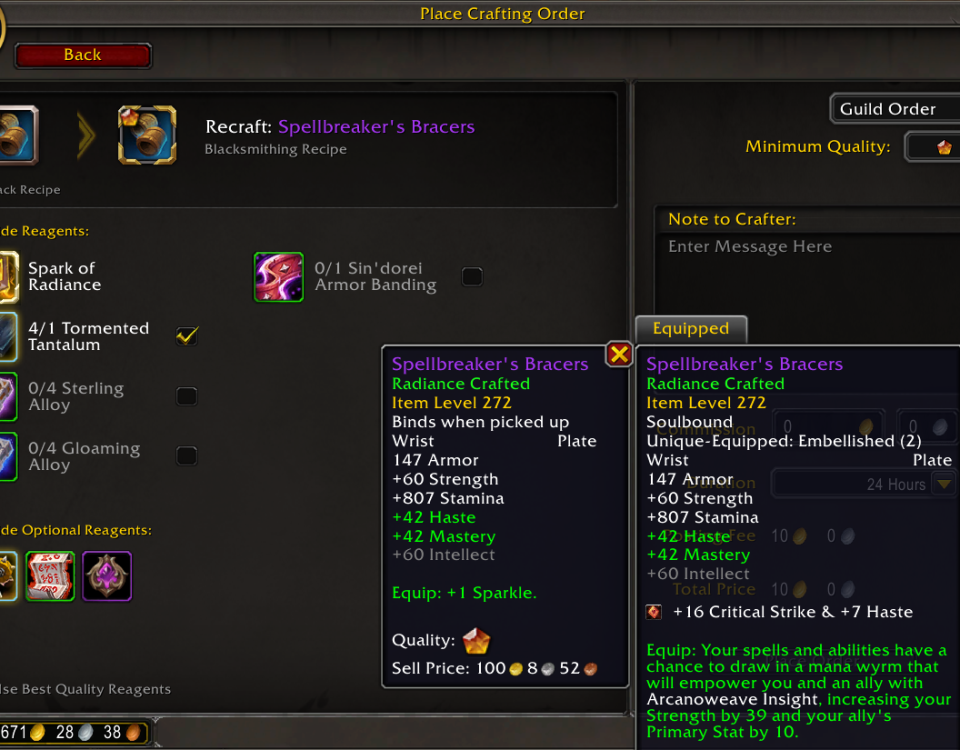The image size is (960, 750).
Task: Tick the Sterling Alloy reagent checkbox
Action: [187, 396]
